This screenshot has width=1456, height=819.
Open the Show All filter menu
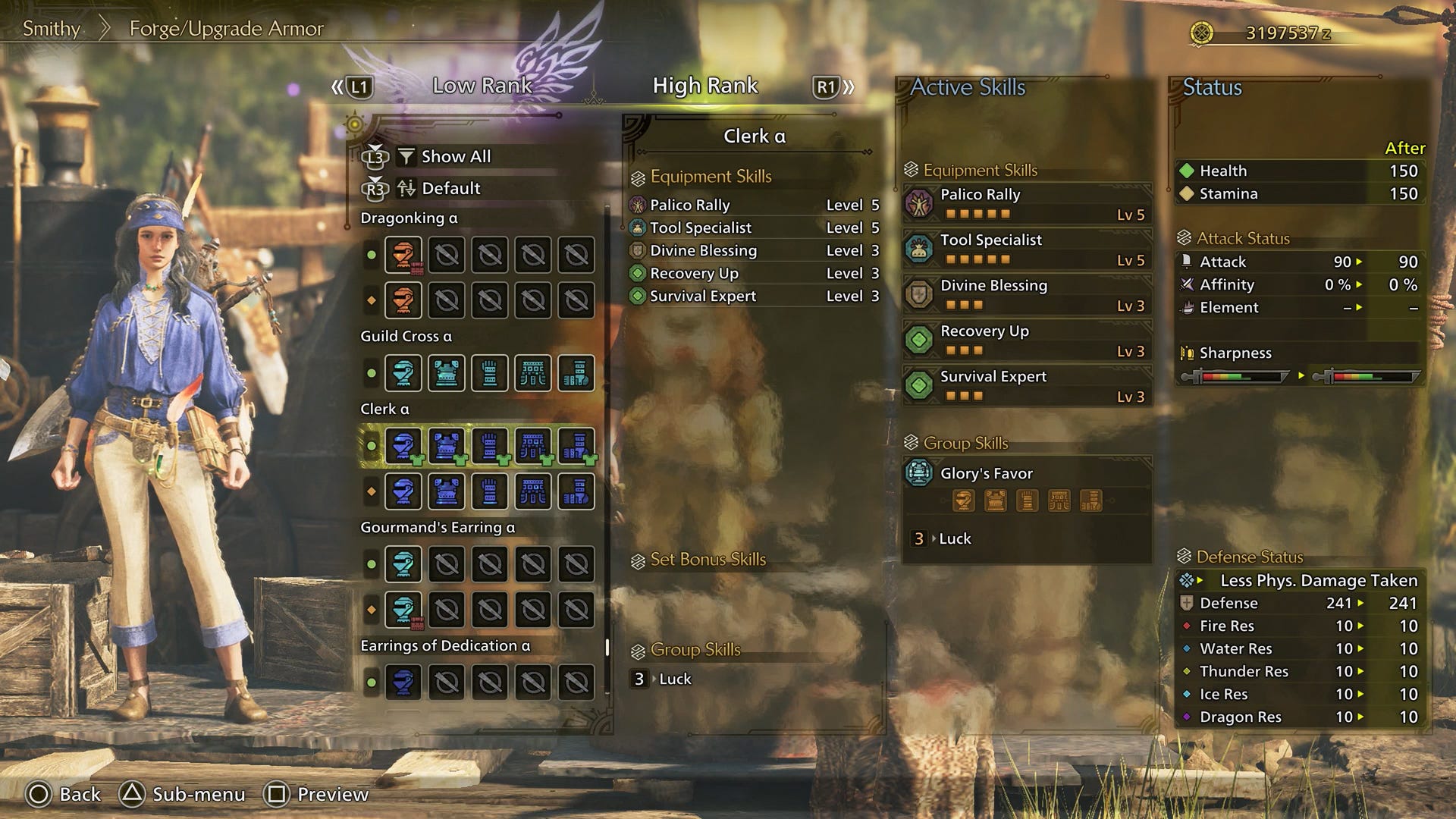click(456, 157)
